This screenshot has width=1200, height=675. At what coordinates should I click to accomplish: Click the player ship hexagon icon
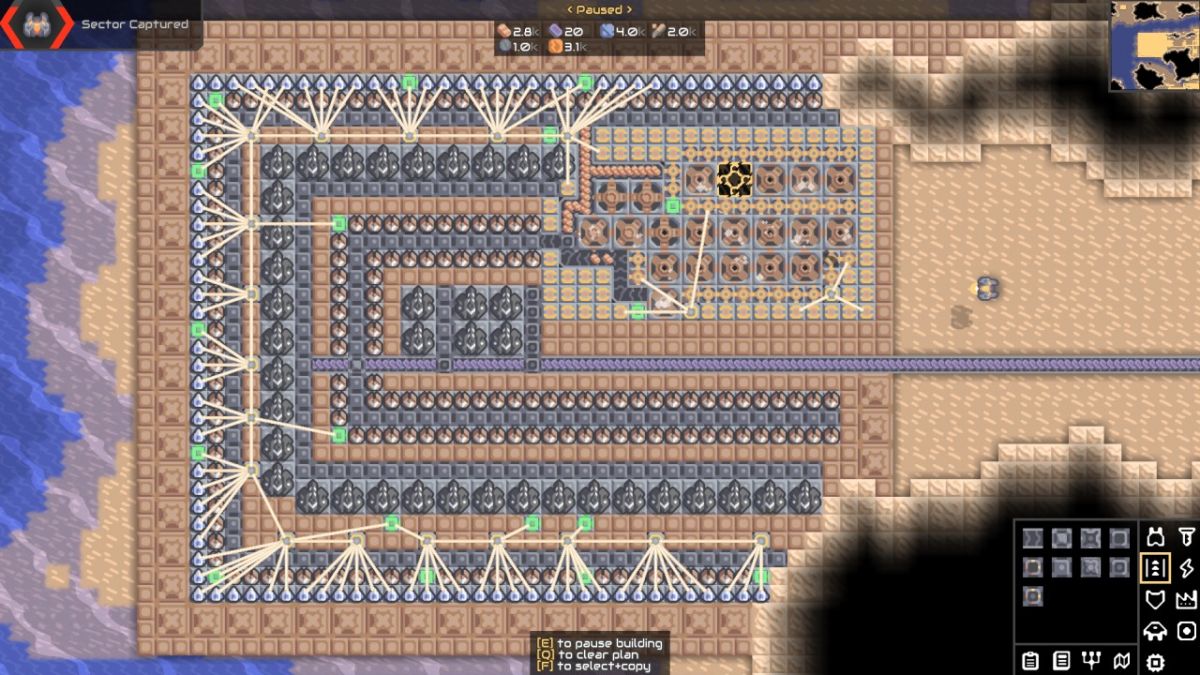[x=36, y=25]
